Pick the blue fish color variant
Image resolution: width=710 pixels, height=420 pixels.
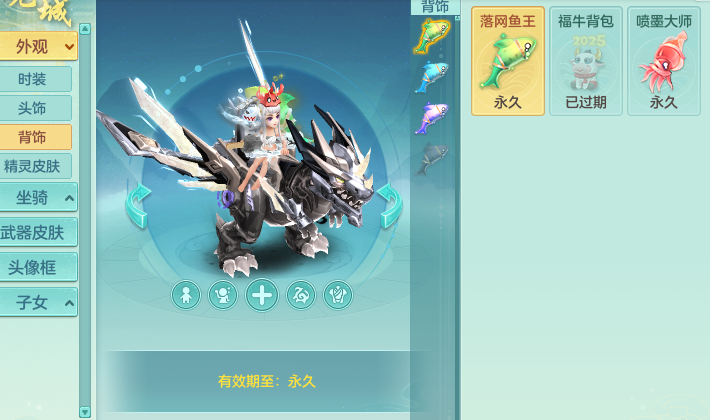[433, 75]
